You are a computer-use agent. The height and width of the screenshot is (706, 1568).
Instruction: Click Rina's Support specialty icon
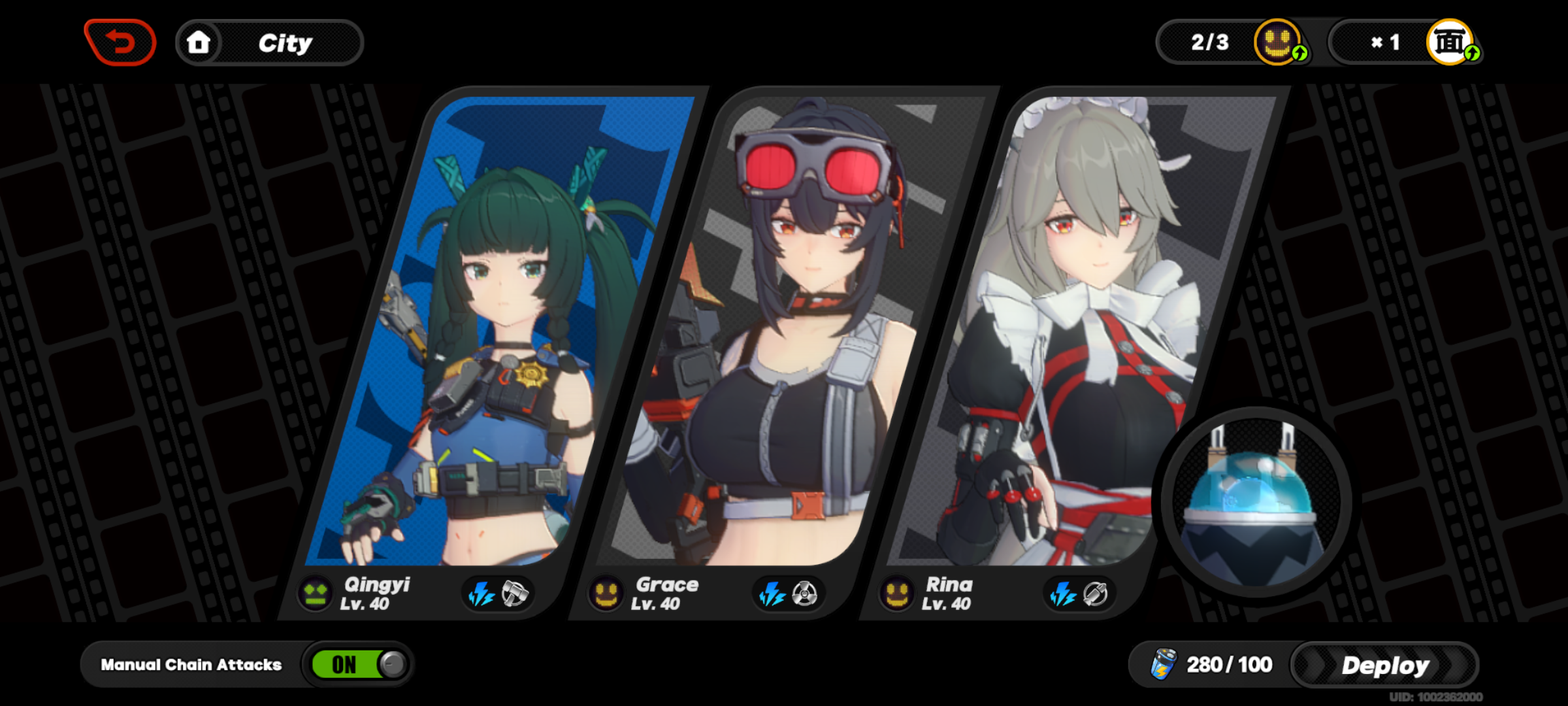tap(1097, 594)
